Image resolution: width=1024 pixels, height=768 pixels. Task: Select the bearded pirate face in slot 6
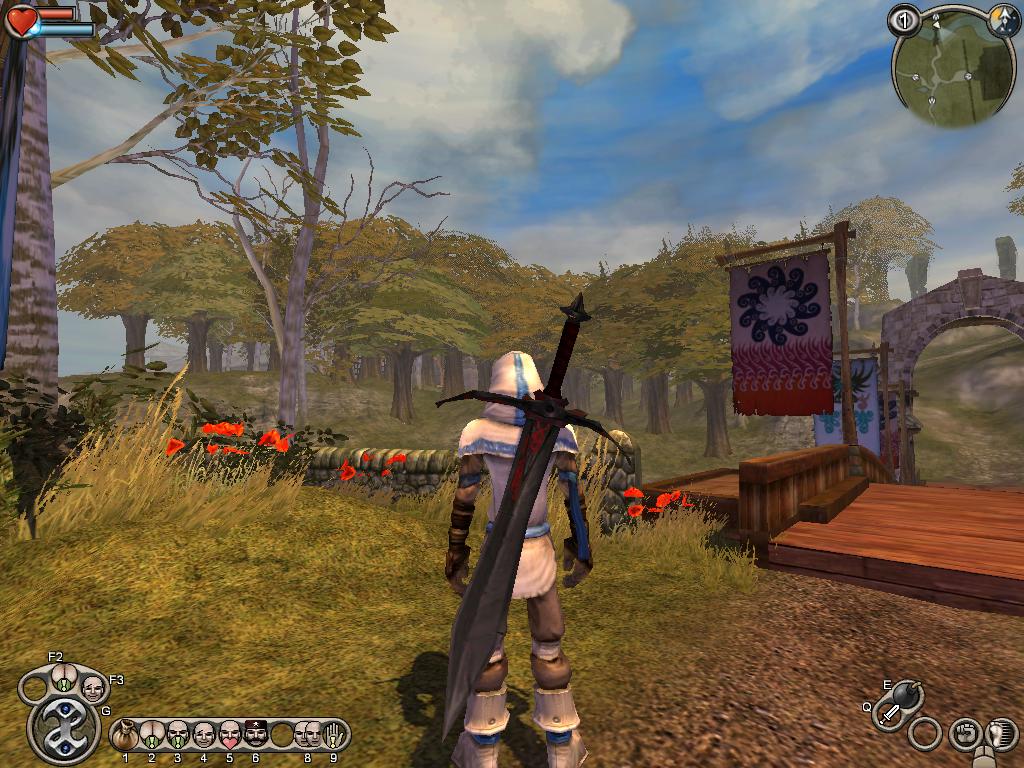point(256,736)
